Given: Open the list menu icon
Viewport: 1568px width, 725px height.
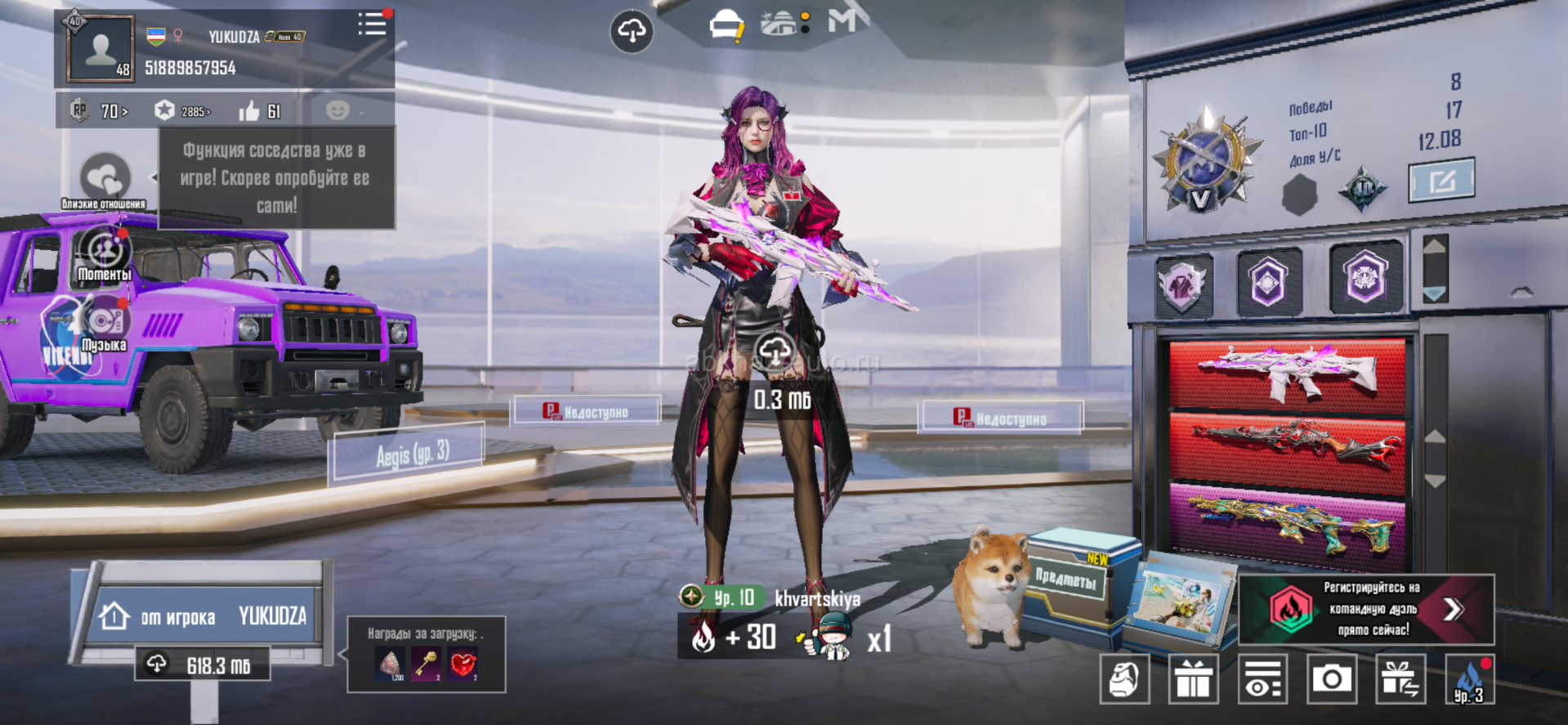Looking at the screenshot, I should click(x=373, y=24).
